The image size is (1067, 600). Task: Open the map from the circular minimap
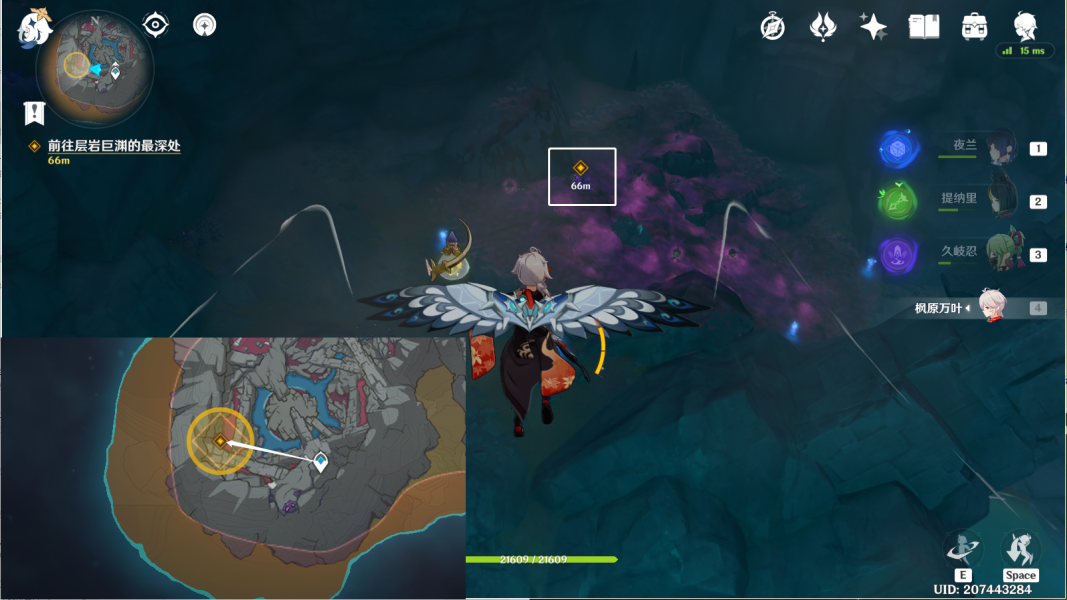click(94, 68)
